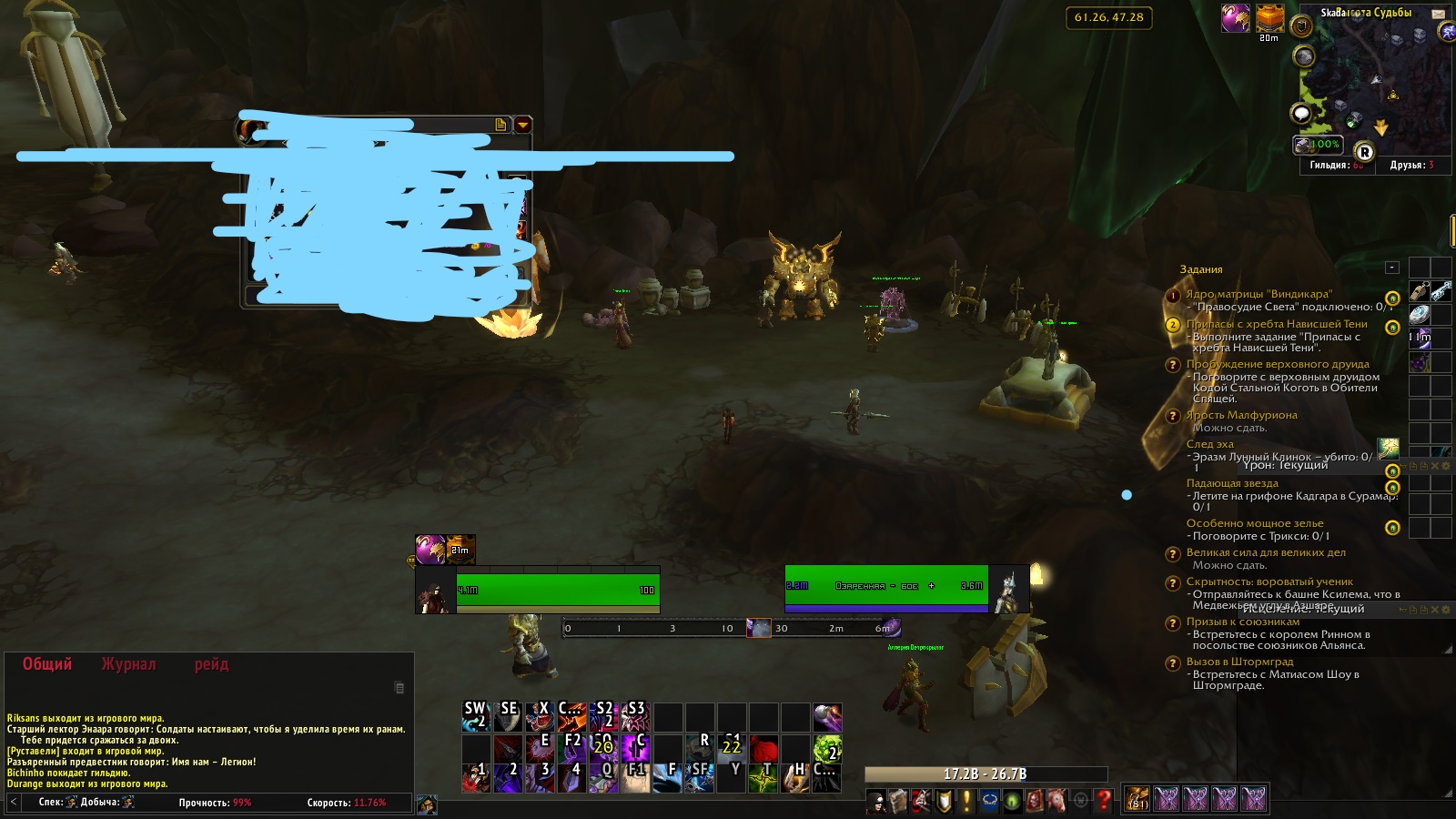Select the quest "Пробуждение верховного друида"

1277,364
